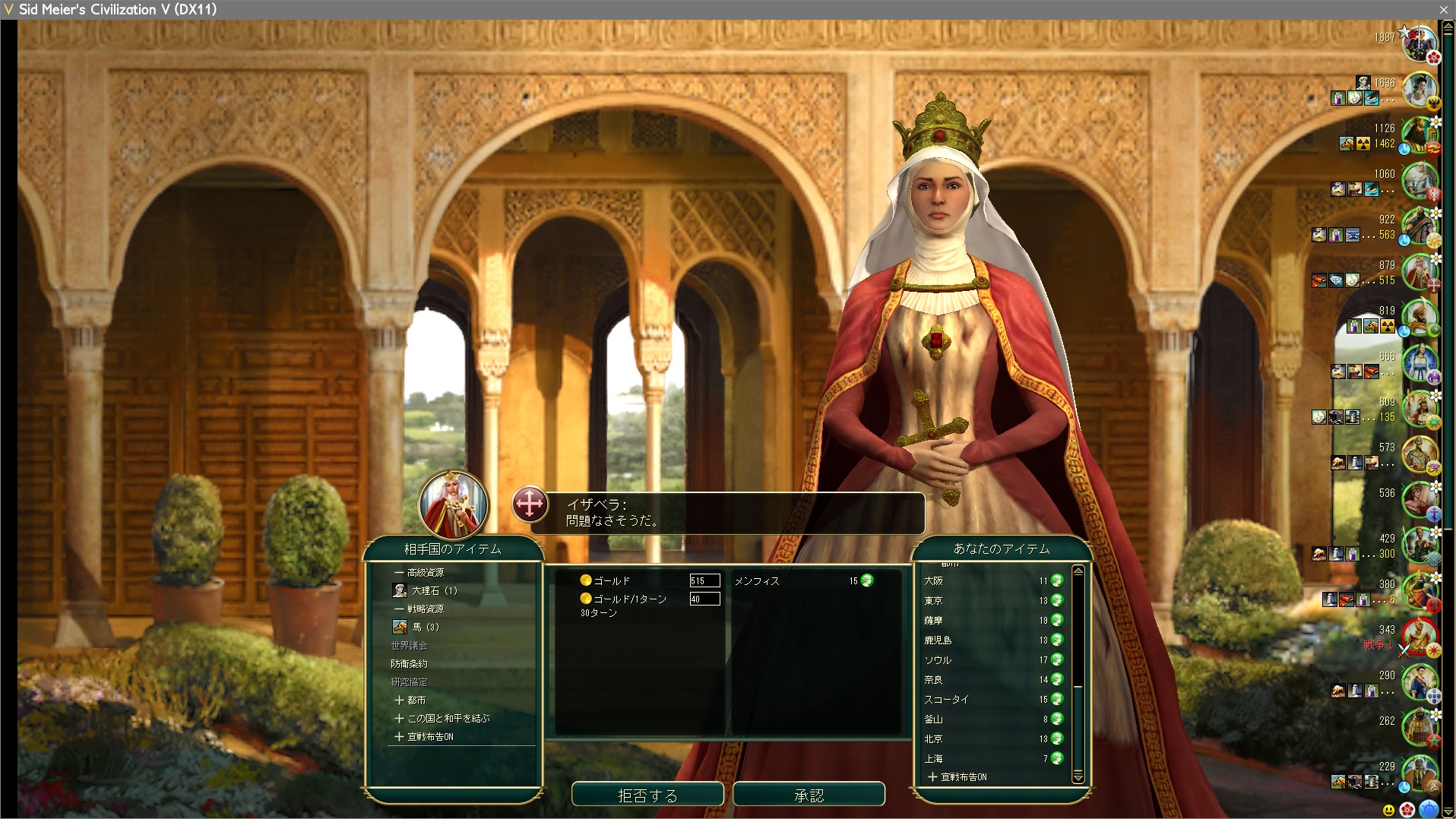The width and height of the screenshot is (1456, 819).
Task: Select ソウル in your items list
Action: tap(938, 660)
